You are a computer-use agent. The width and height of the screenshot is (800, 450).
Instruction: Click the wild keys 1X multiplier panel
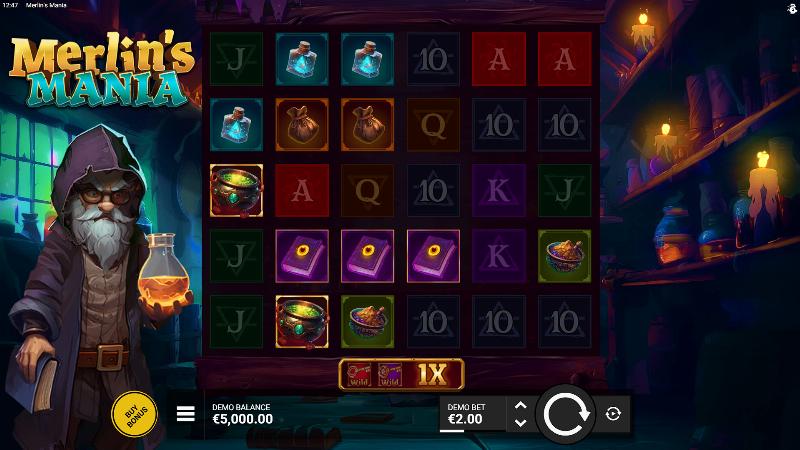coord(401,374)
